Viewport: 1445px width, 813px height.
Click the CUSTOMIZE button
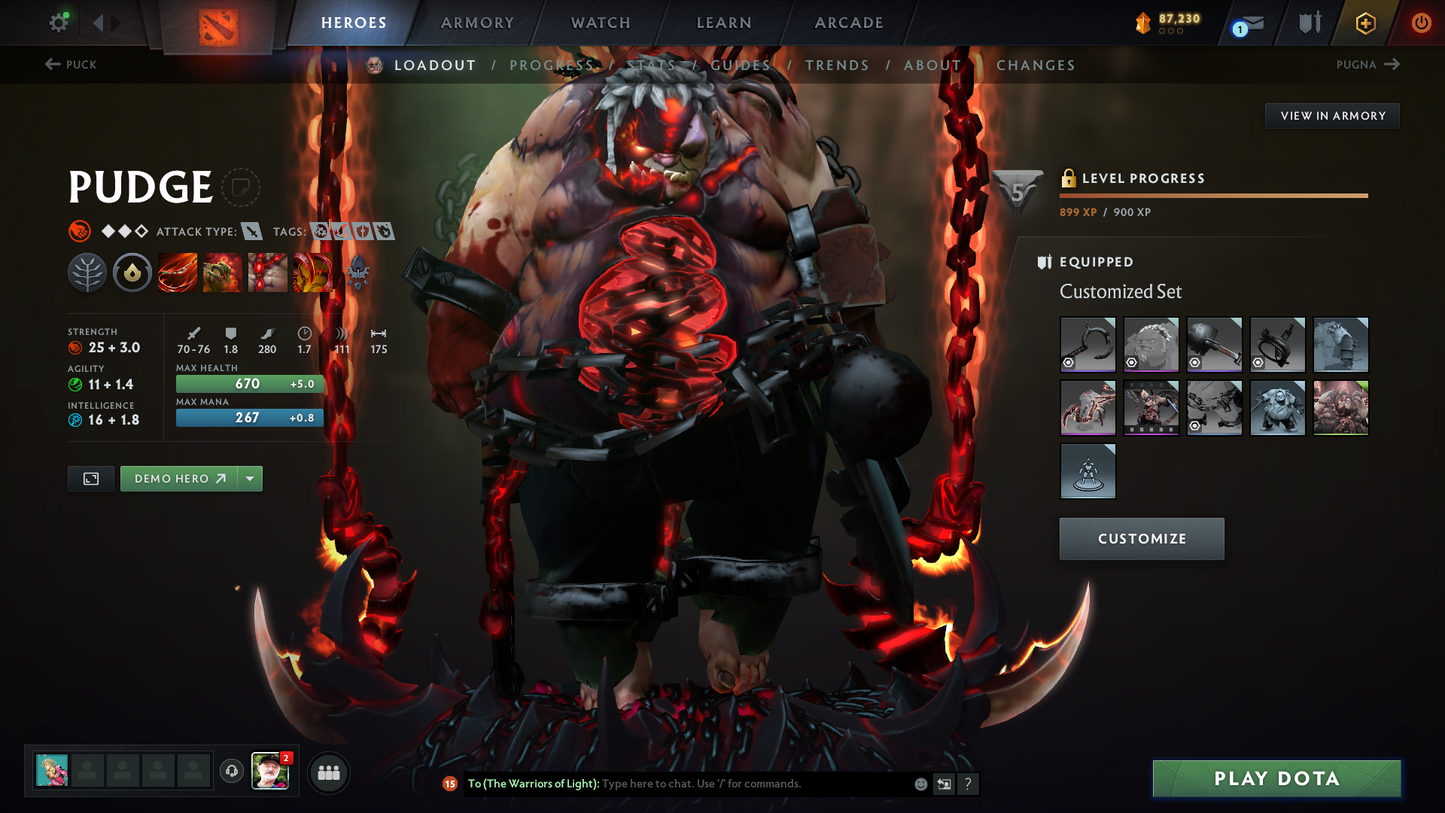click(1141, 538)
